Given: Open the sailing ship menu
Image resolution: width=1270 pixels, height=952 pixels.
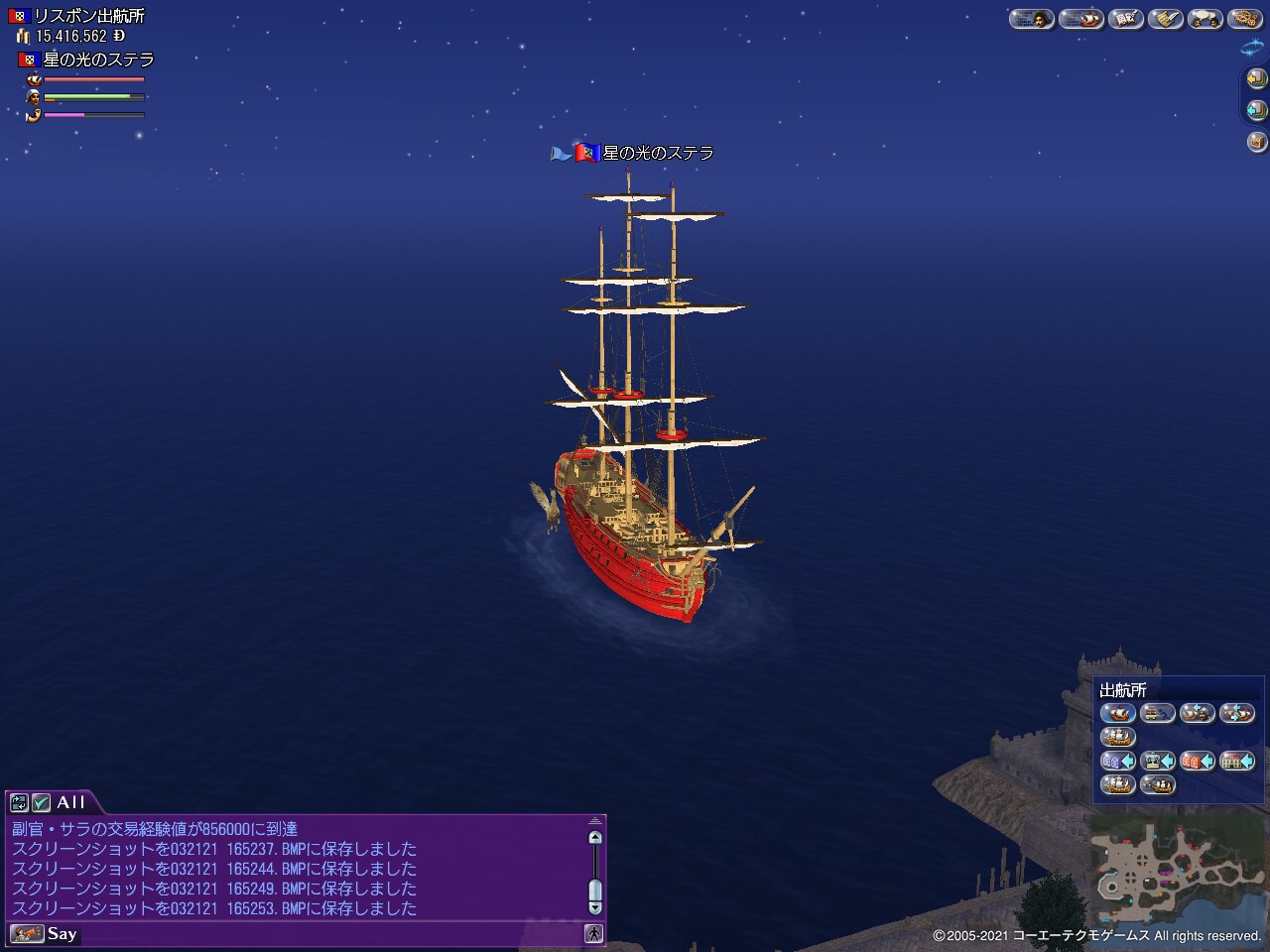Looking at the screenshot, I should [1080, 19].
